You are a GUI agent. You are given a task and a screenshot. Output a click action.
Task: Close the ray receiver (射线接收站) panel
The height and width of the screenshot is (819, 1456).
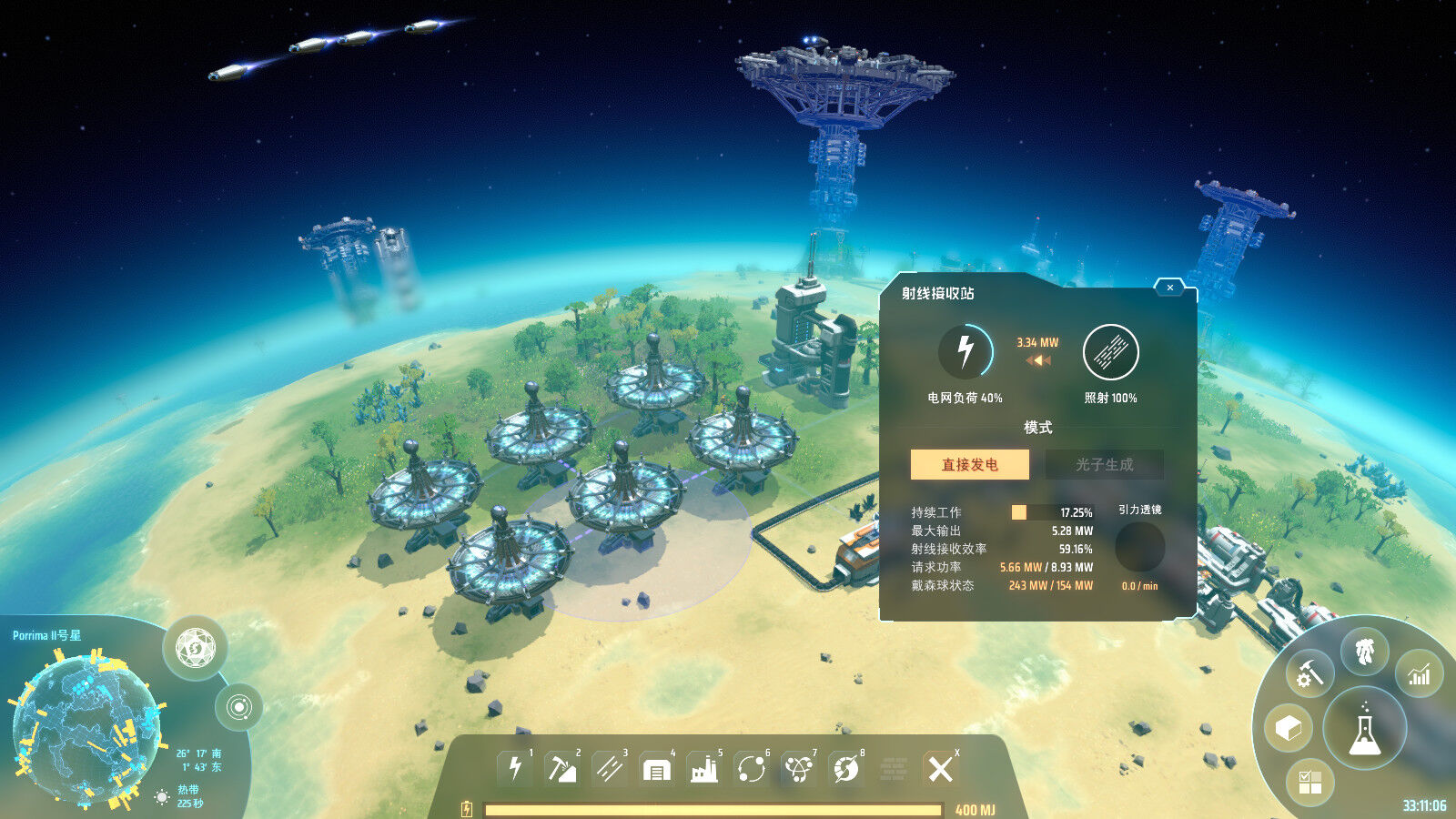1169,288
